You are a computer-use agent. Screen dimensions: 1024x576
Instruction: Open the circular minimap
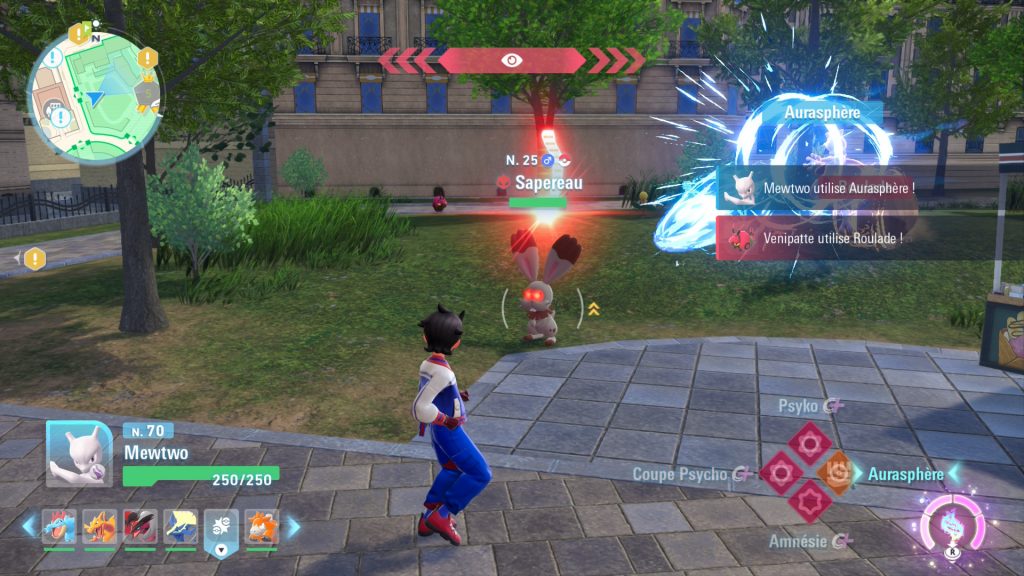point(93,96)
